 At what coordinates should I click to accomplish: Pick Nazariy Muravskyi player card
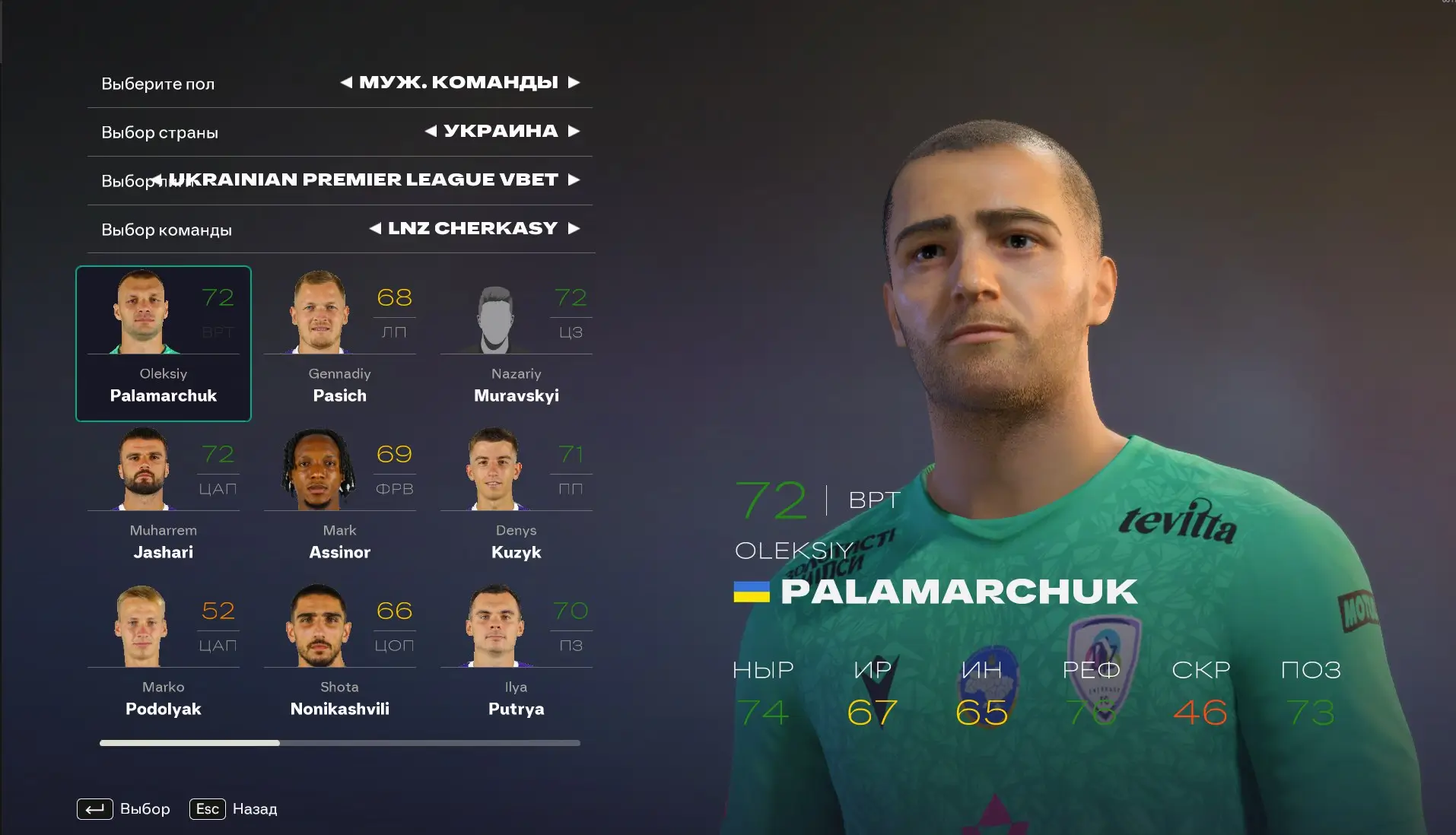pyautogui.click(x=516, y=344)
